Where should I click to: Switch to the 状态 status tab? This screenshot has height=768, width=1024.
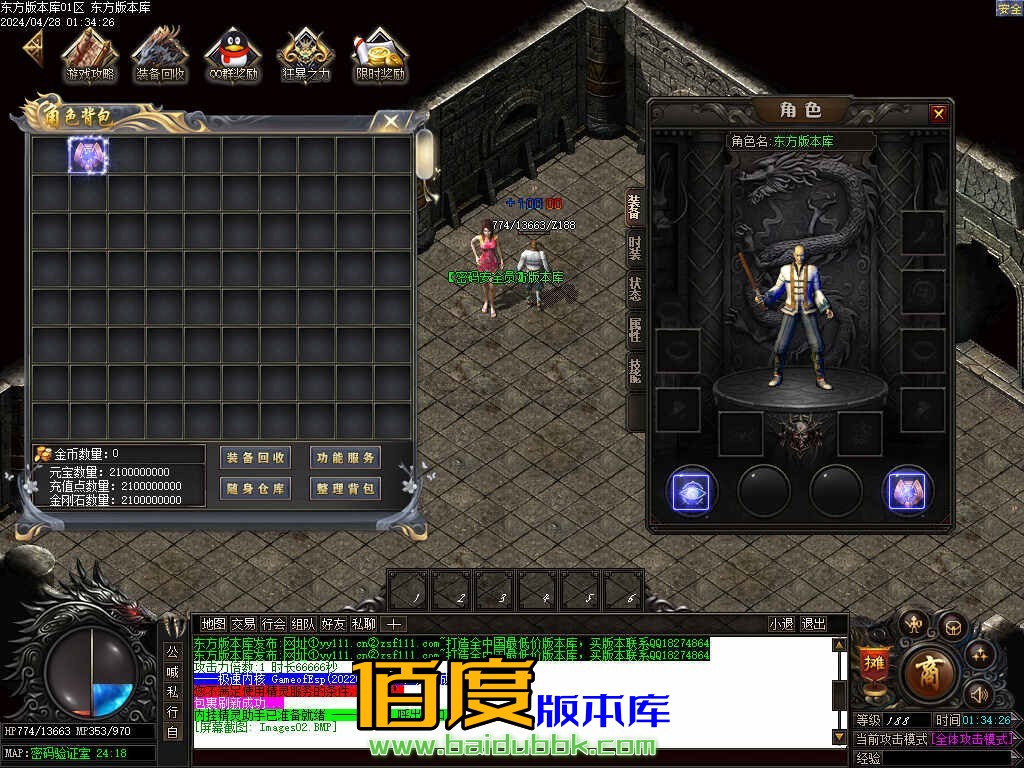[x=635, y=289]
